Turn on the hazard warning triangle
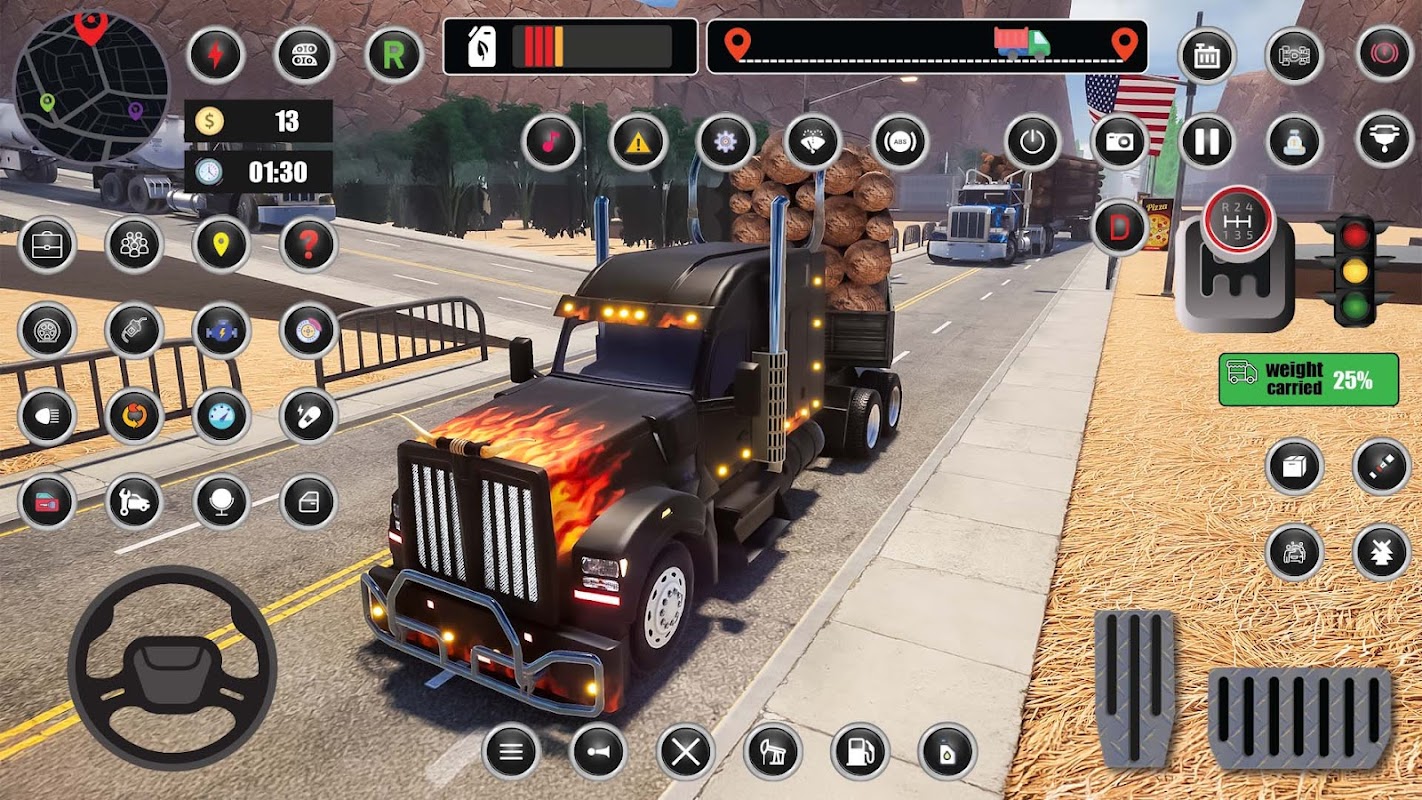1422x800 pixels. click(638, 142)
